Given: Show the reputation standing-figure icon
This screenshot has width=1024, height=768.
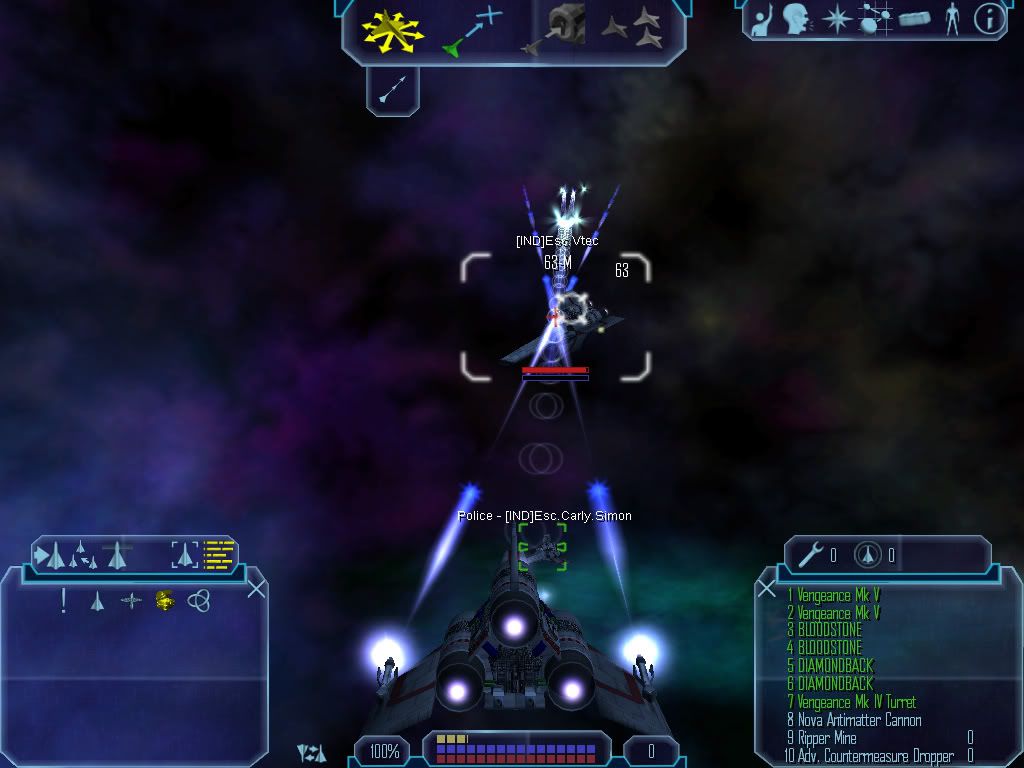Looking at the screenshot, I should 951,18.
